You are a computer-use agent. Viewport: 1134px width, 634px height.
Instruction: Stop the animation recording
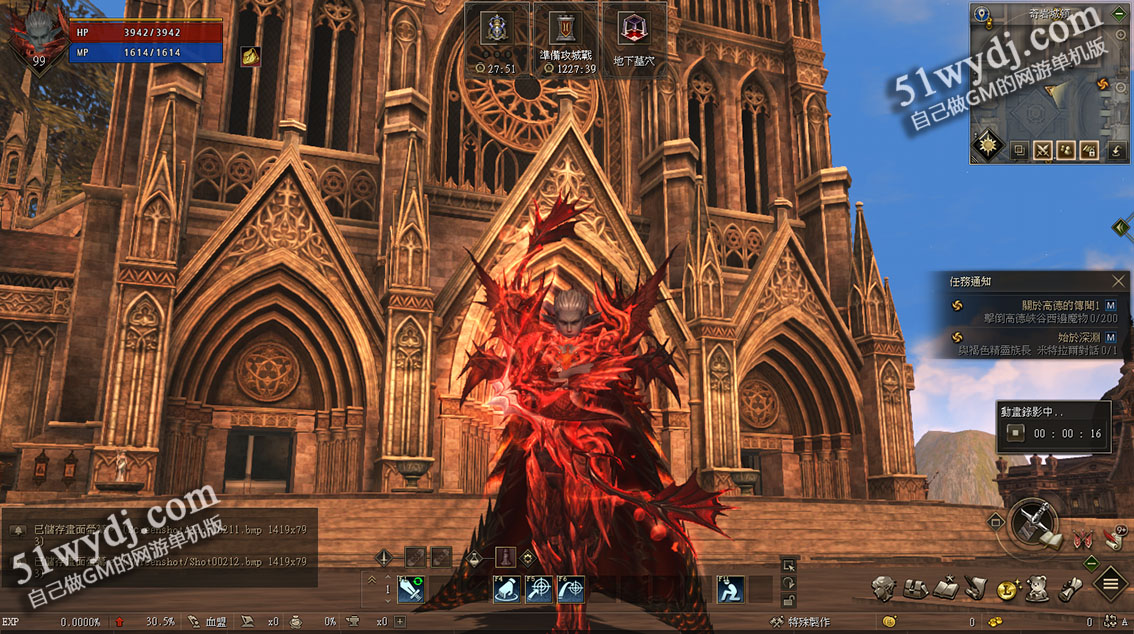tap(1016, 433)
